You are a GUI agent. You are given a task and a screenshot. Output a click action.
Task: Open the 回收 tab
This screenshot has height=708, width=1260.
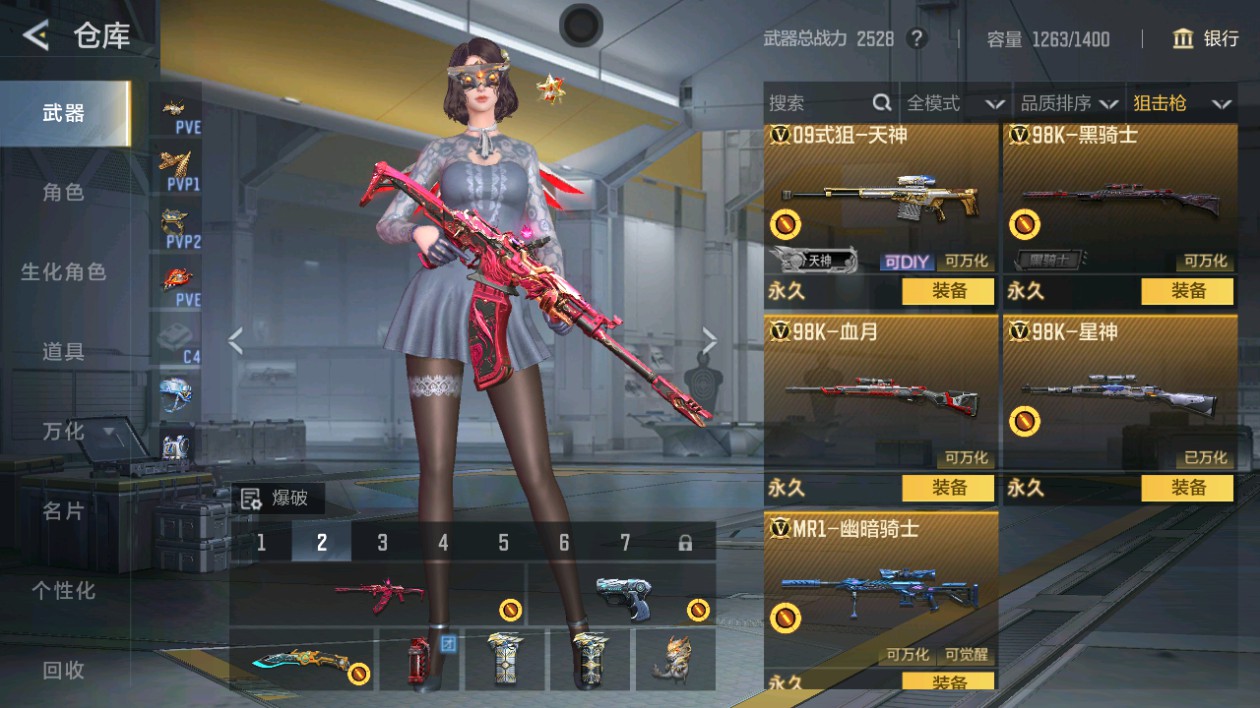pyautogui.click(x=64, y=671)
